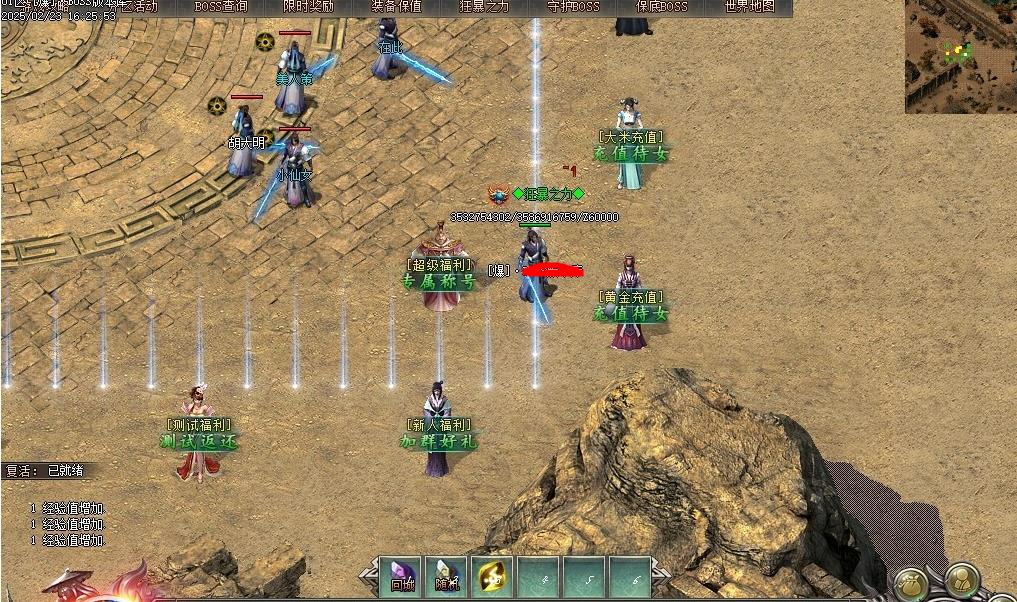
Task: Select the 守护BOSS menu entry
Action: click(573, 7)
